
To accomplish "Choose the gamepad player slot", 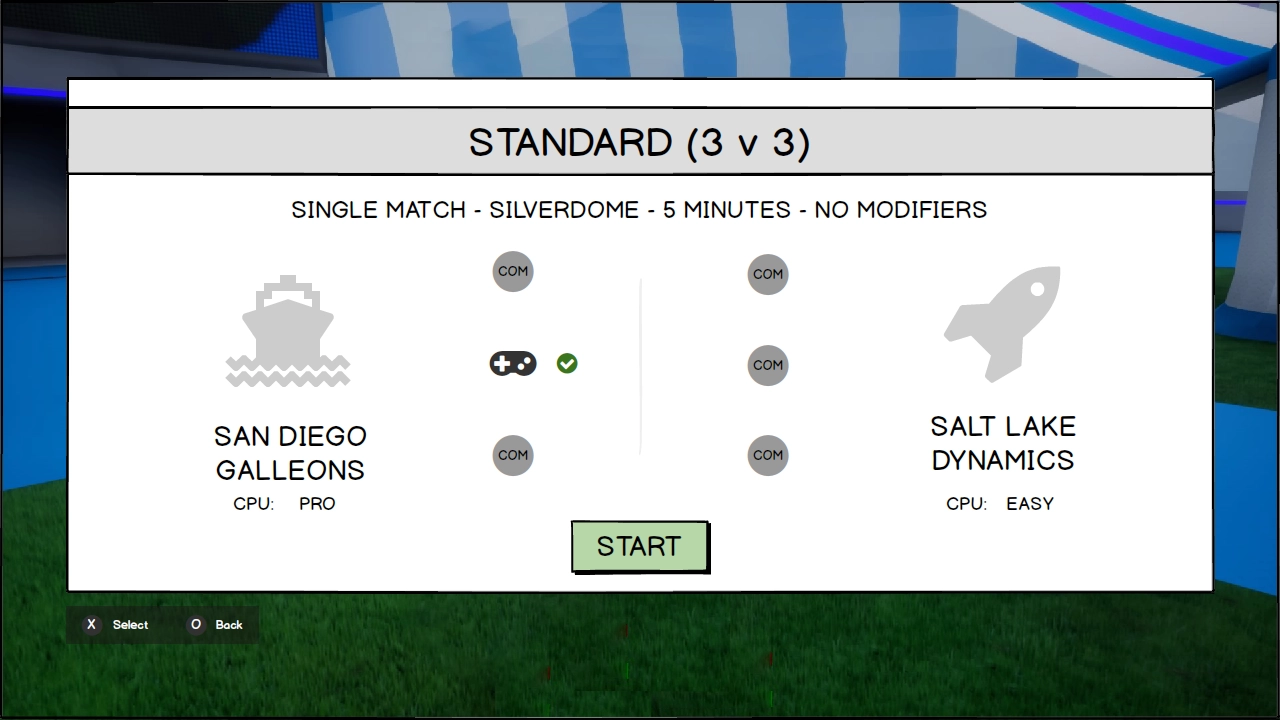I will click(513, 364).
